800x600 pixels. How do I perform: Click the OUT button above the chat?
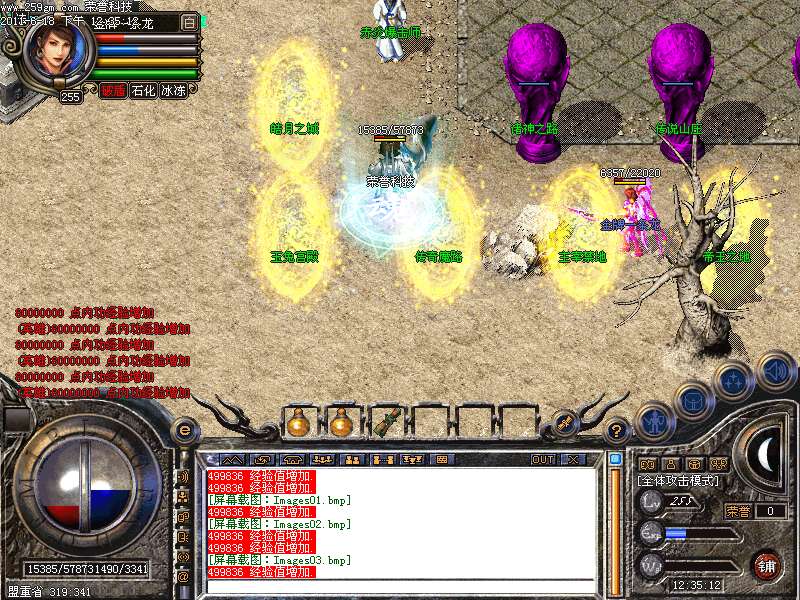(x=543, y=459)
